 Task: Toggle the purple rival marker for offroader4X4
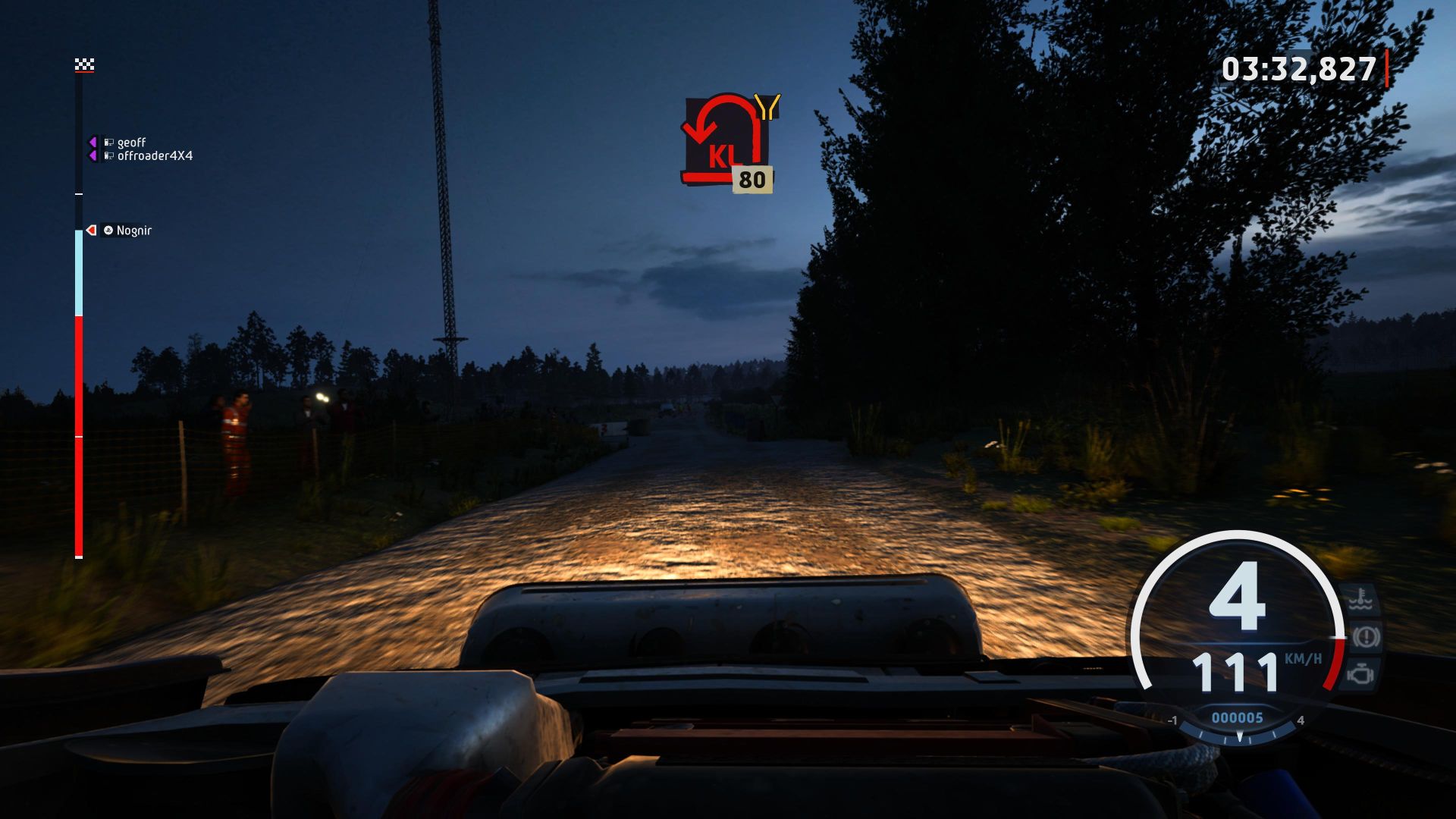click(x=92, y=155)
